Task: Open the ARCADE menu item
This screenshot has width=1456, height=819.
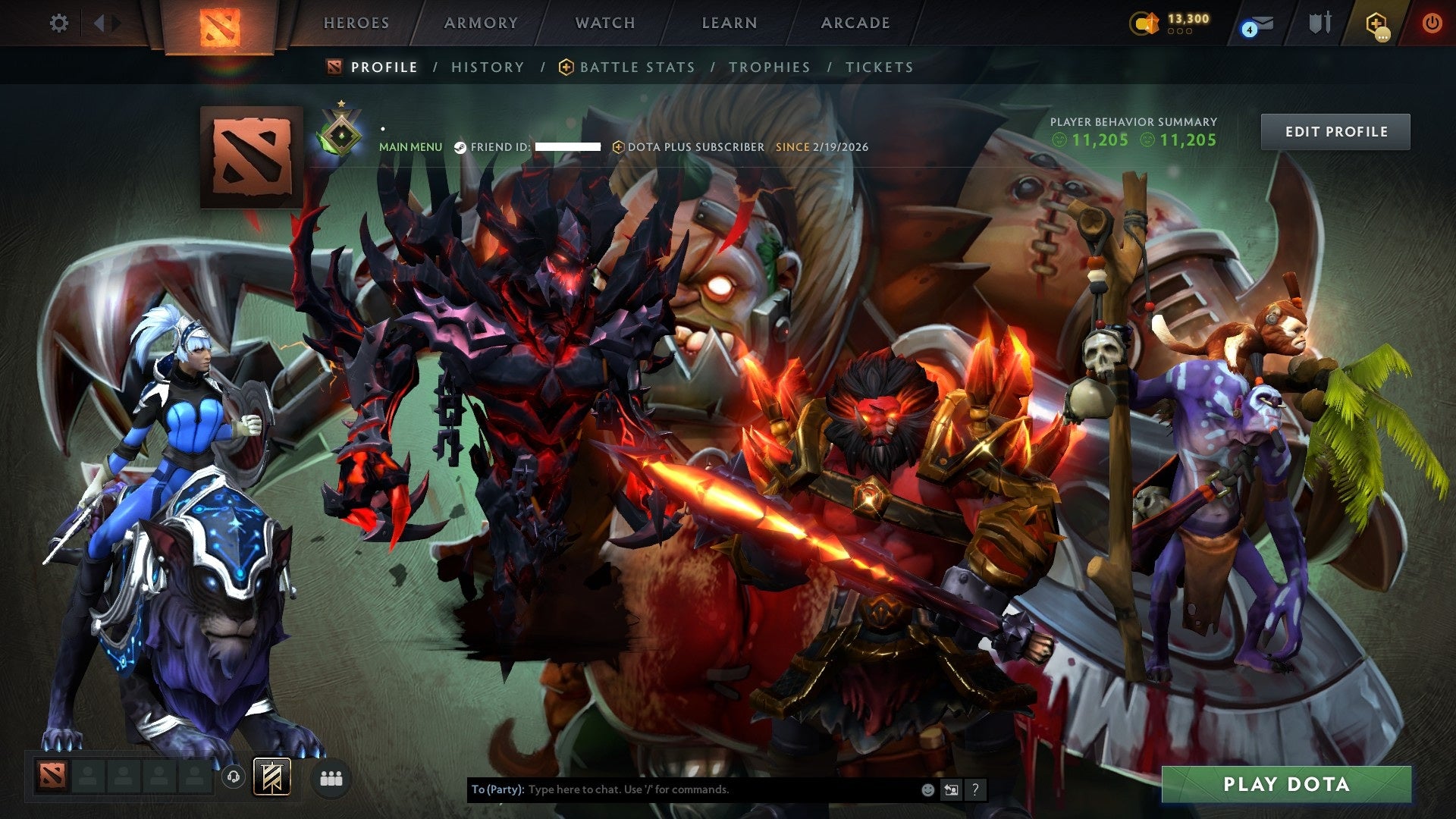Action: coord(855,23)
